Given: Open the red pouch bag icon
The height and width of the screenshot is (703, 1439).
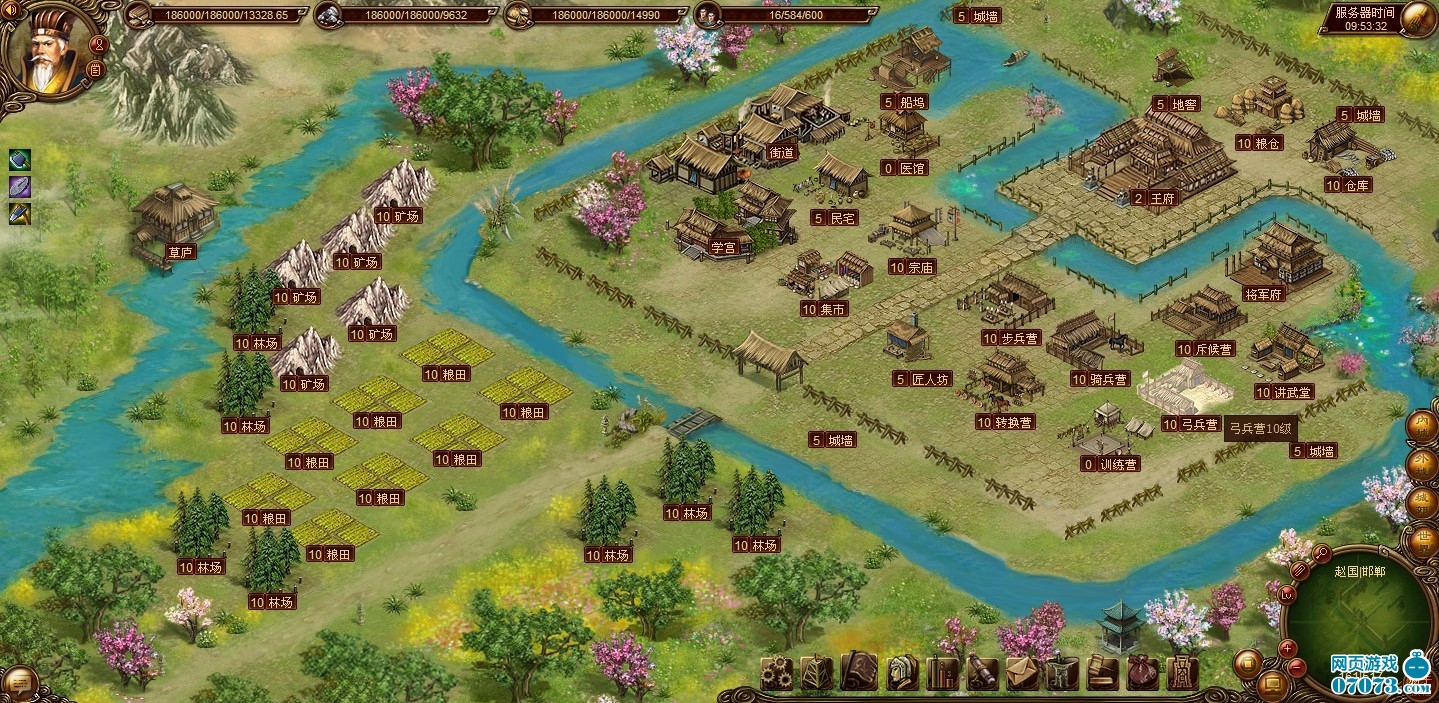Looking at the screenshot, I should [1143, 672].
